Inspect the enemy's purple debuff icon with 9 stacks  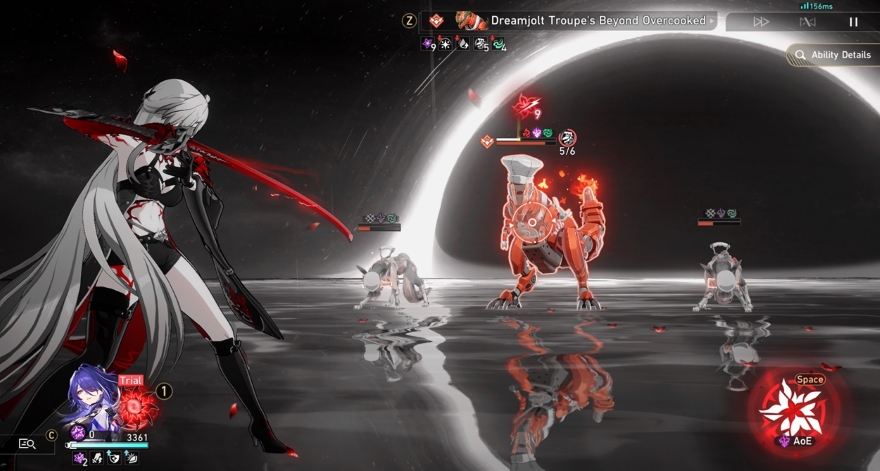pos(429,43)
